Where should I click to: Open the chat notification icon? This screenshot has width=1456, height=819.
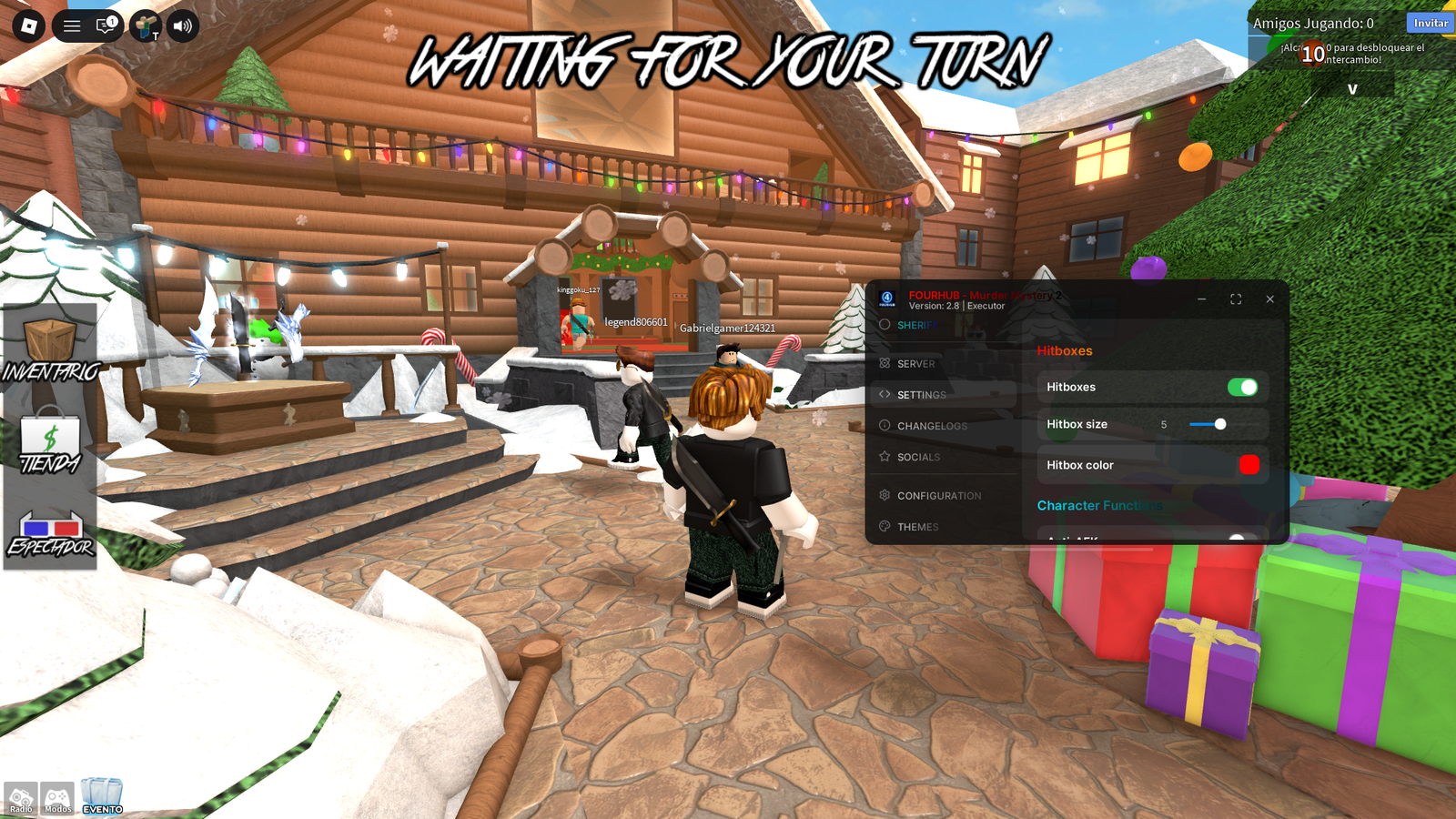pyautogui.click(x=106, y=25)
